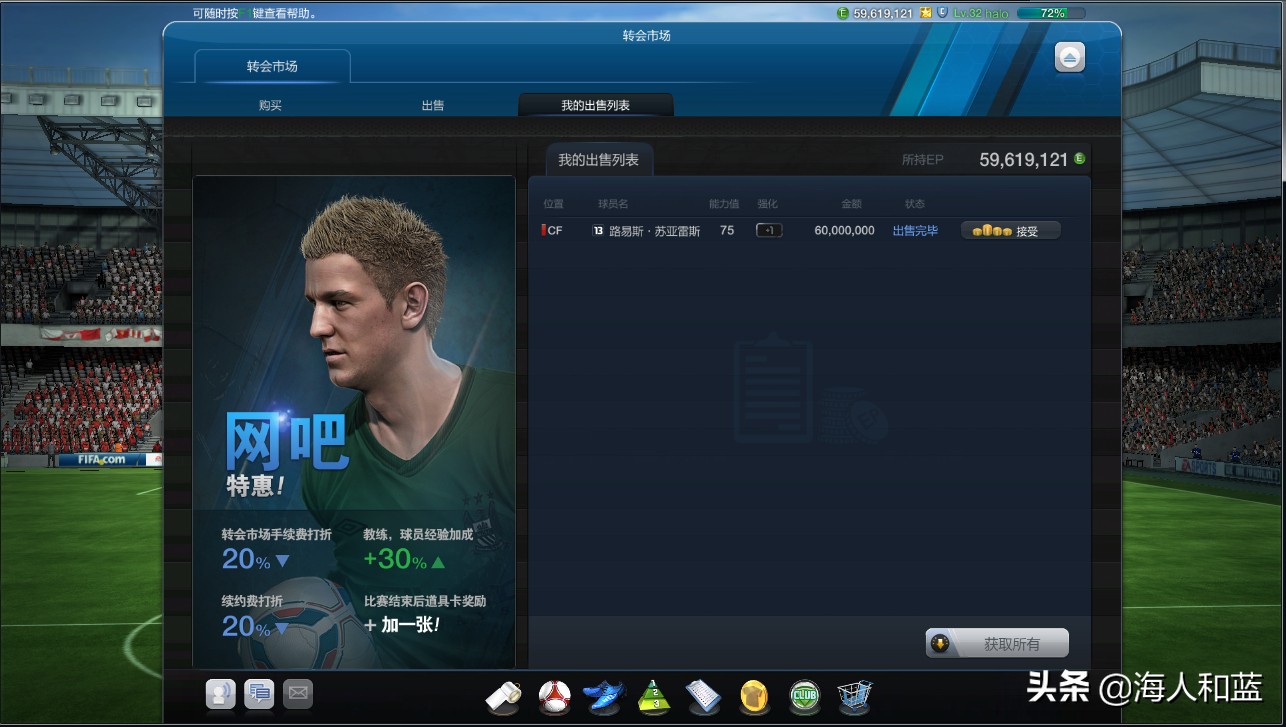Click the 接受 button for Suarez's sale
This screenshot has height=727, width=1286.
click(1011, 230)
